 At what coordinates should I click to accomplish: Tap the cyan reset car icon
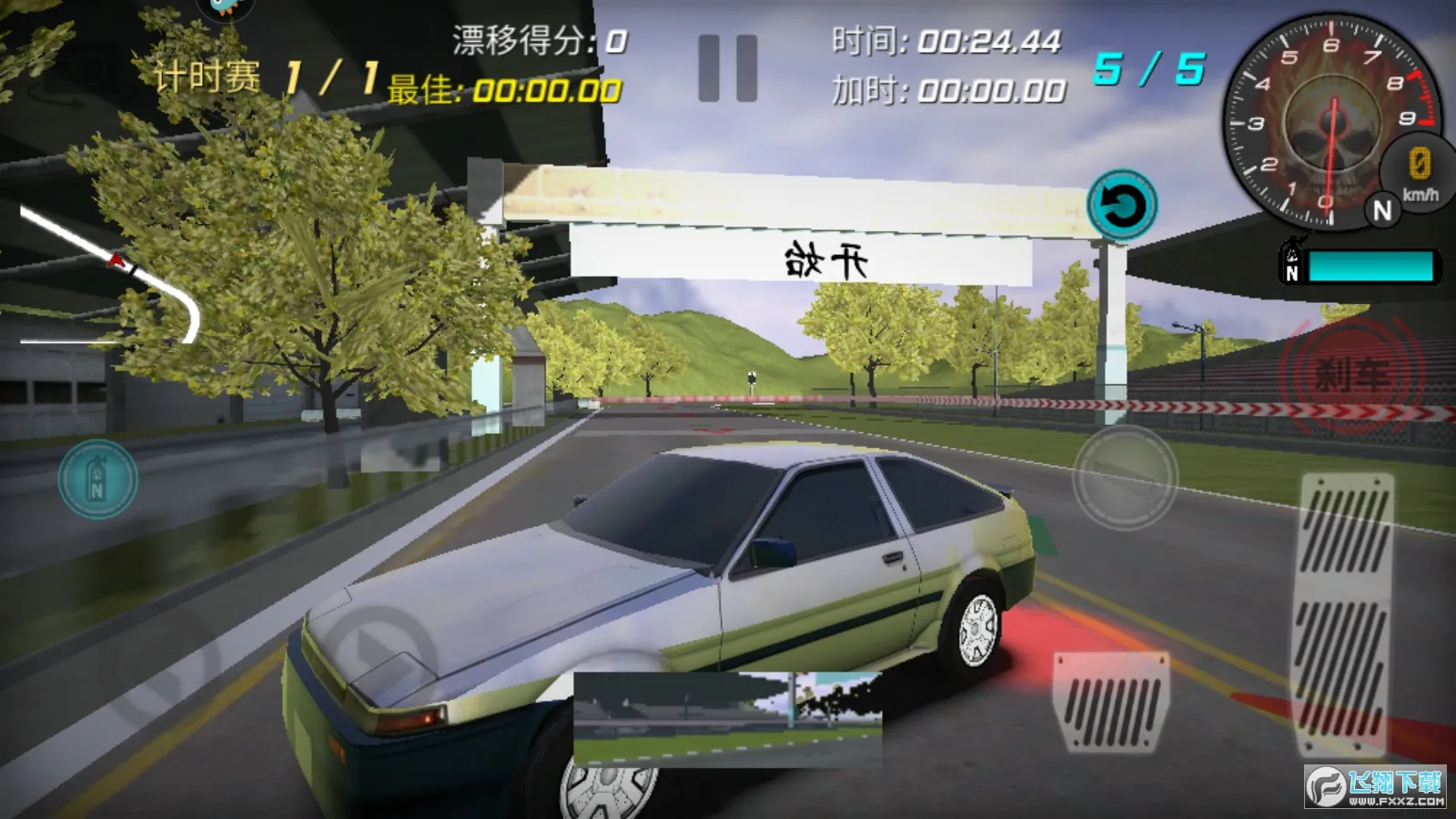pos(1121,205)
